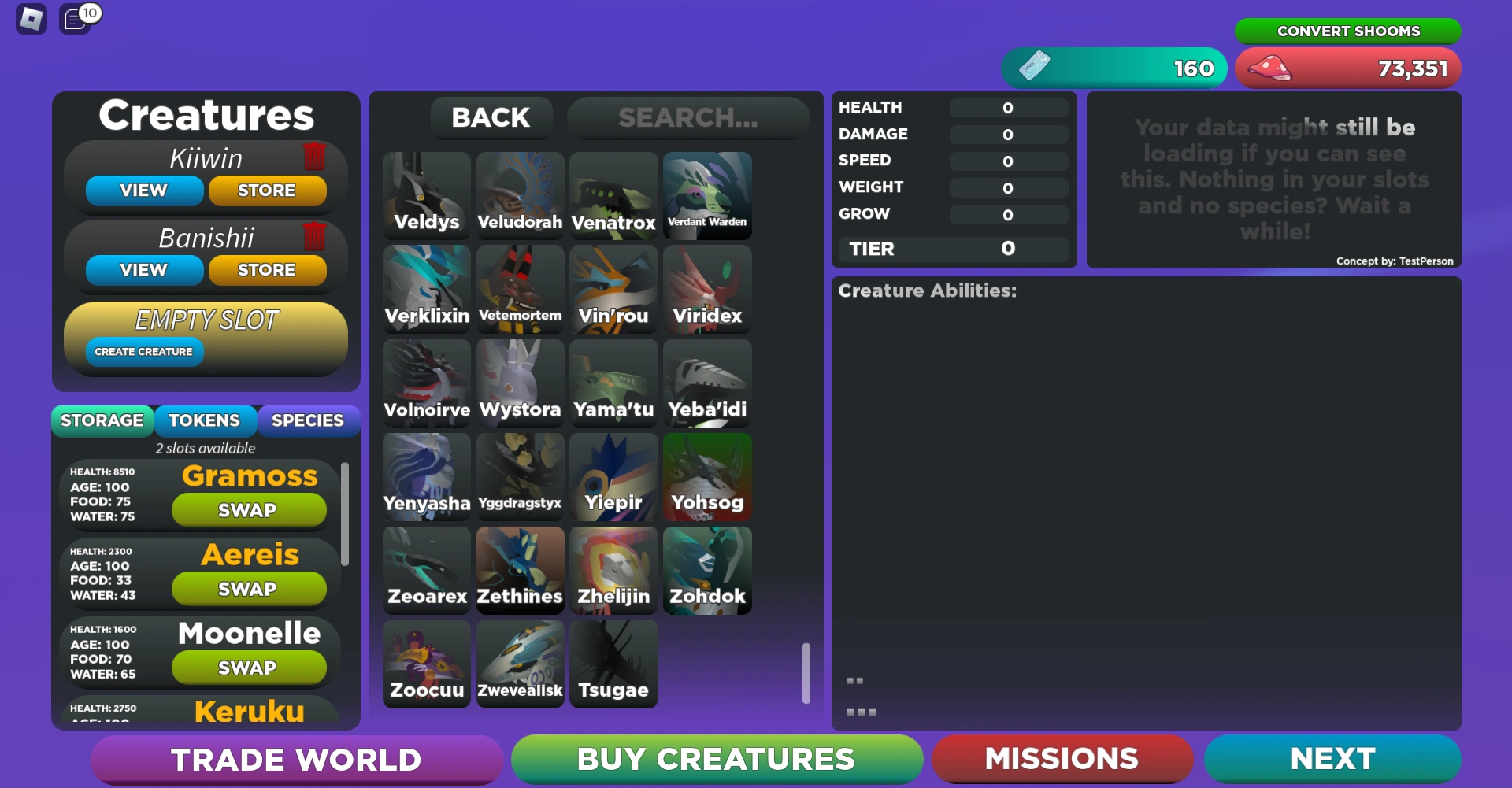Swap in Gramoss from storage

click(x=249, y=509)
